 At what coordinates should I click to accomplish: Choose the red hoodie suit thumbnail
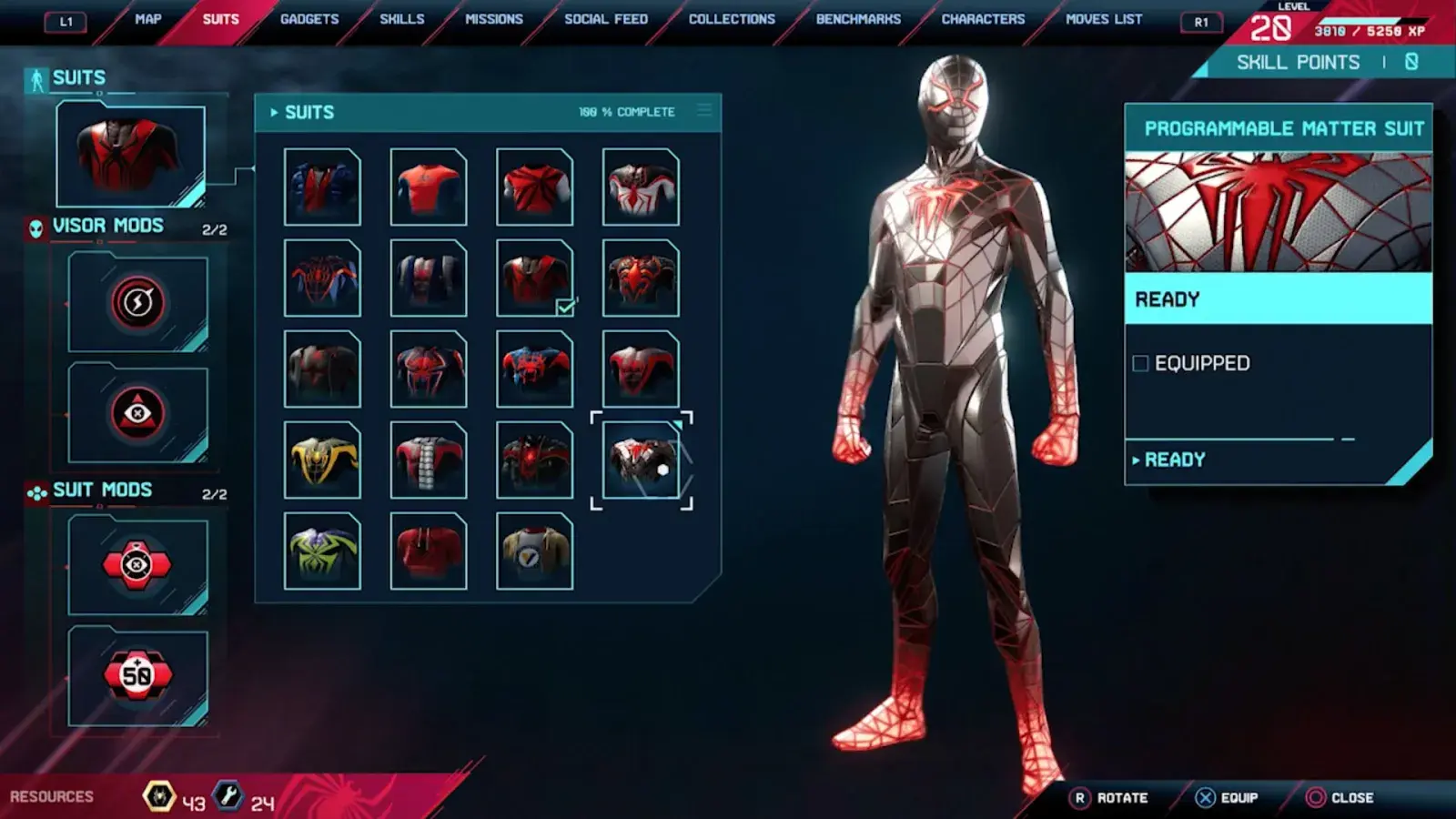coord(428,551)
